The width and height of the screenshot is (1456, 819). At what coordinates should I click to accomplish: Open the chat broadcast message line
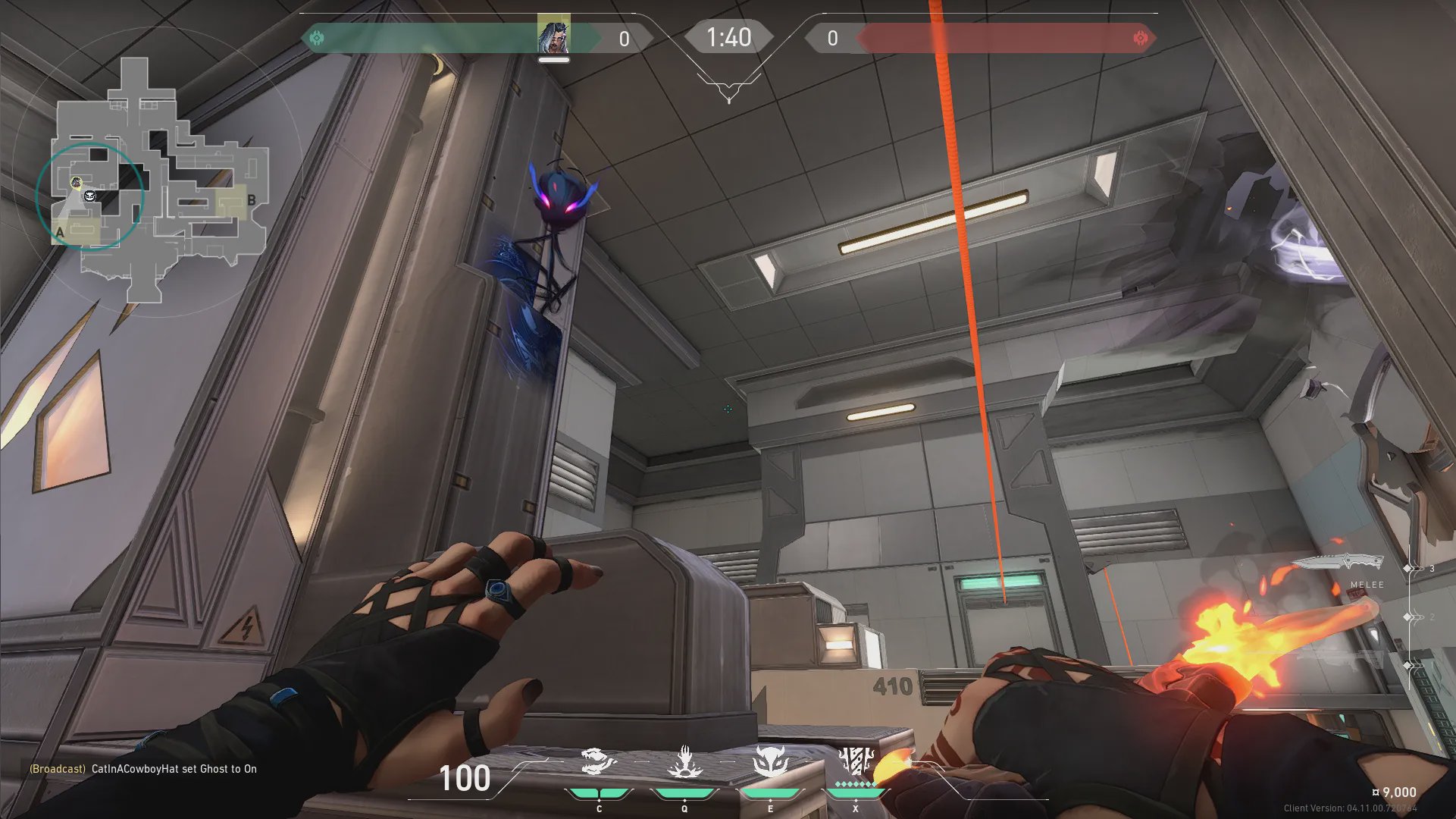point(143,769)
